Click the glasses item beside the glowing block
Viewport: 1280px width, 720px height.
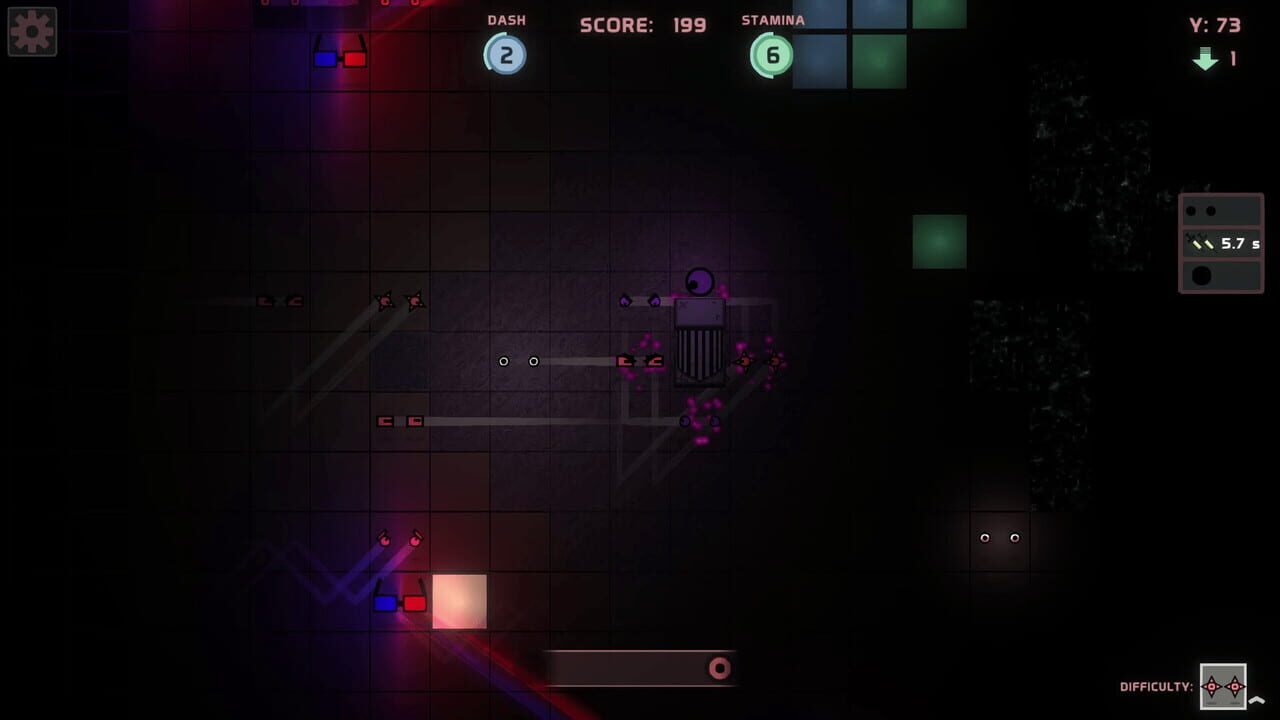point(399,601)
